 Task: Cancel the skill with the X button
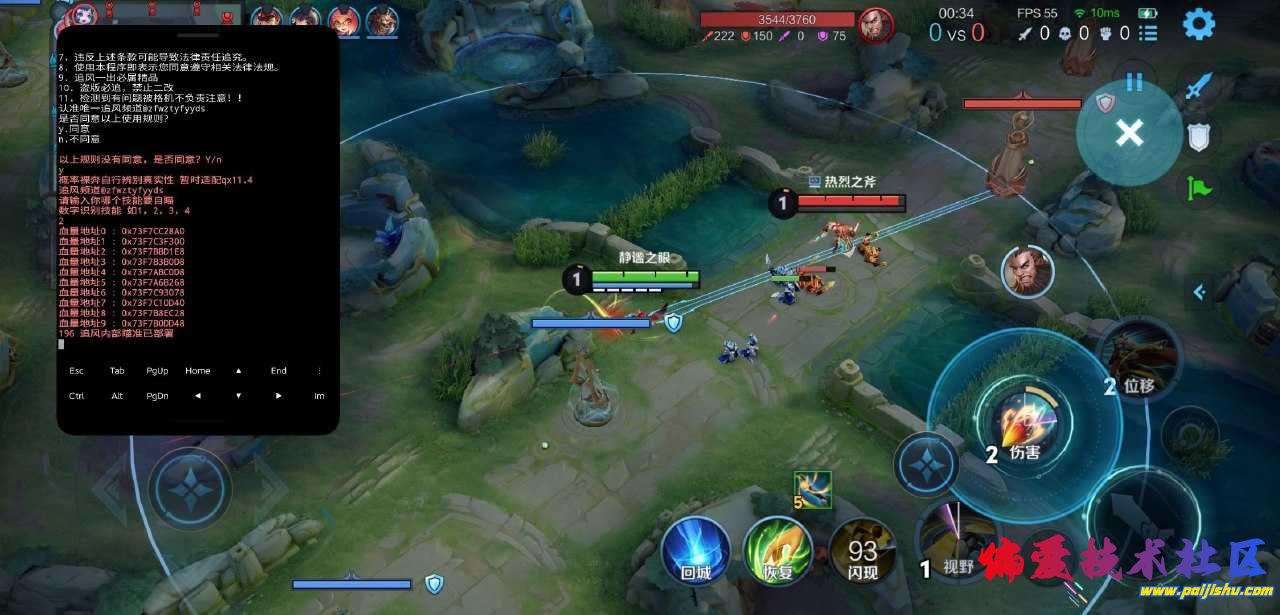coord(1129,132)
